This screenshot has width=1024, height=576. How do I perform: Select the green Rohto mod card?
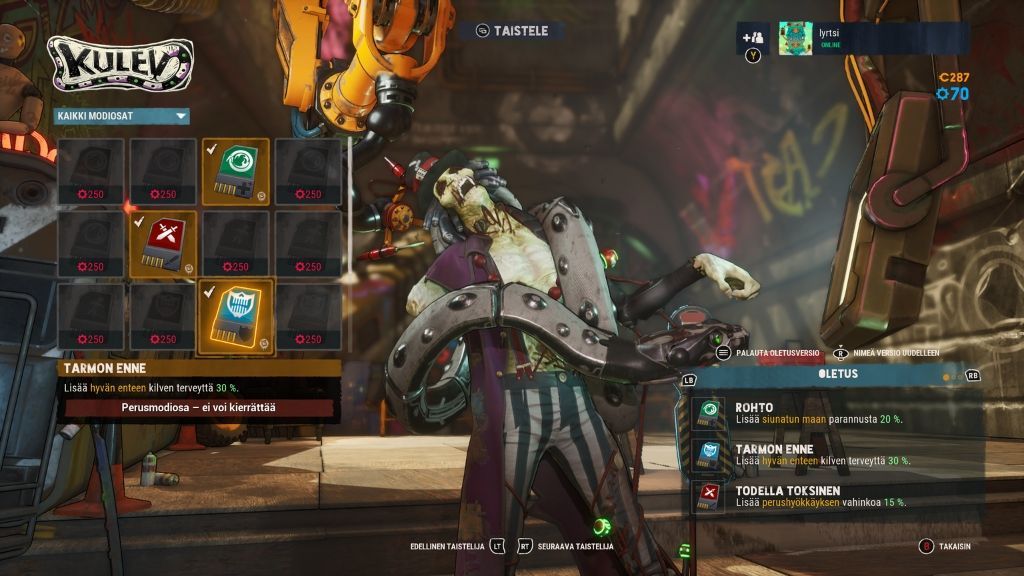[x=236, y=169]
